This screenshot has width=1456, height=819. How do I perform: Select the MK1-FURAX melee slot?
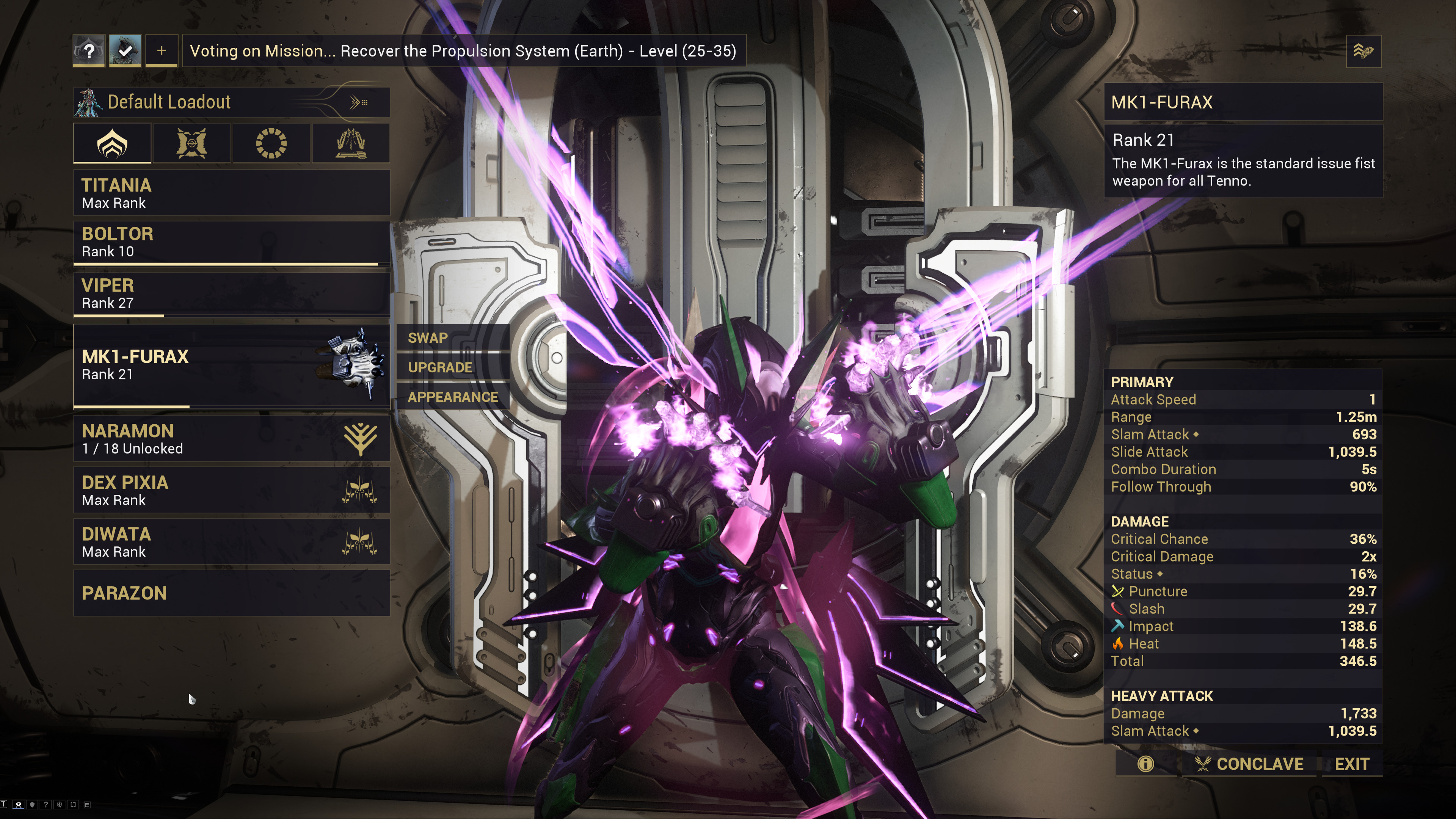pyautogui.click(x=231, y=365)
